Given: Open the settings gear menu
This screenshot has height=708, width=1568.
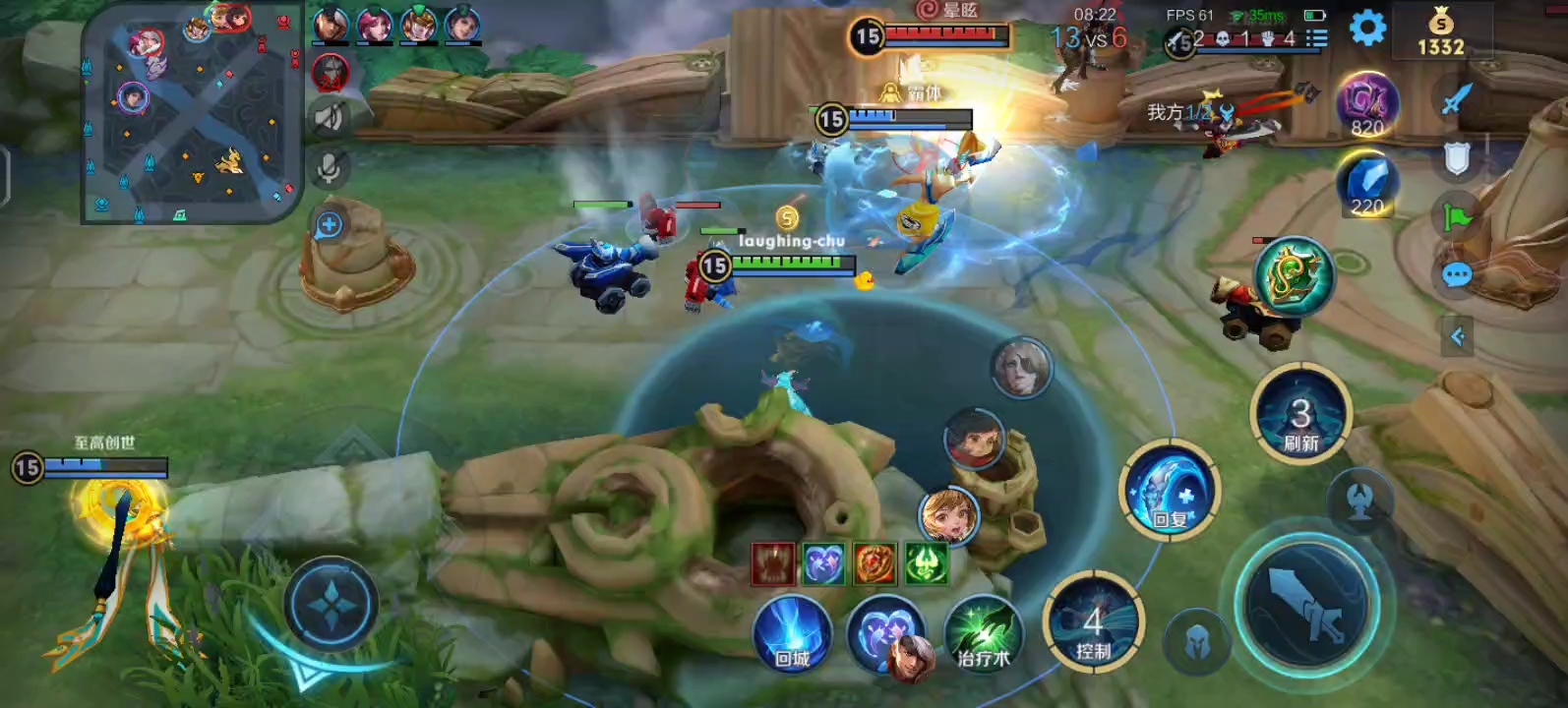Looking at the screenshot, I should click(x=1367, y=29).
